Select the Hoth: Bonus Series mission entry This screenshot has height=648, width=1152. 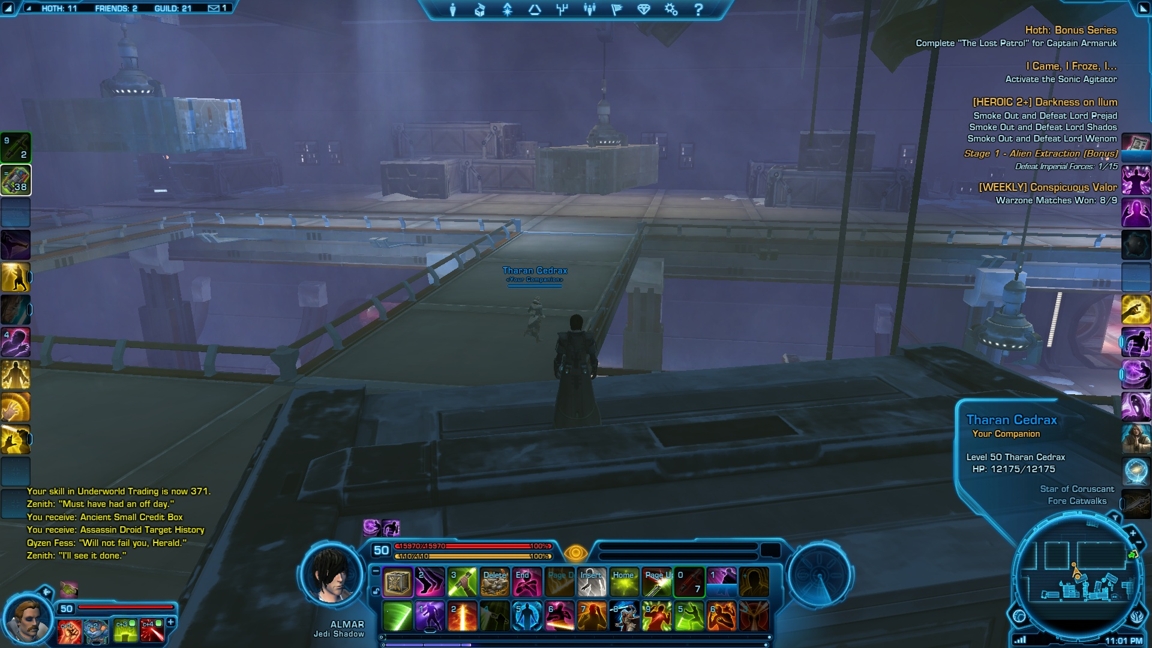point(1070,30)
